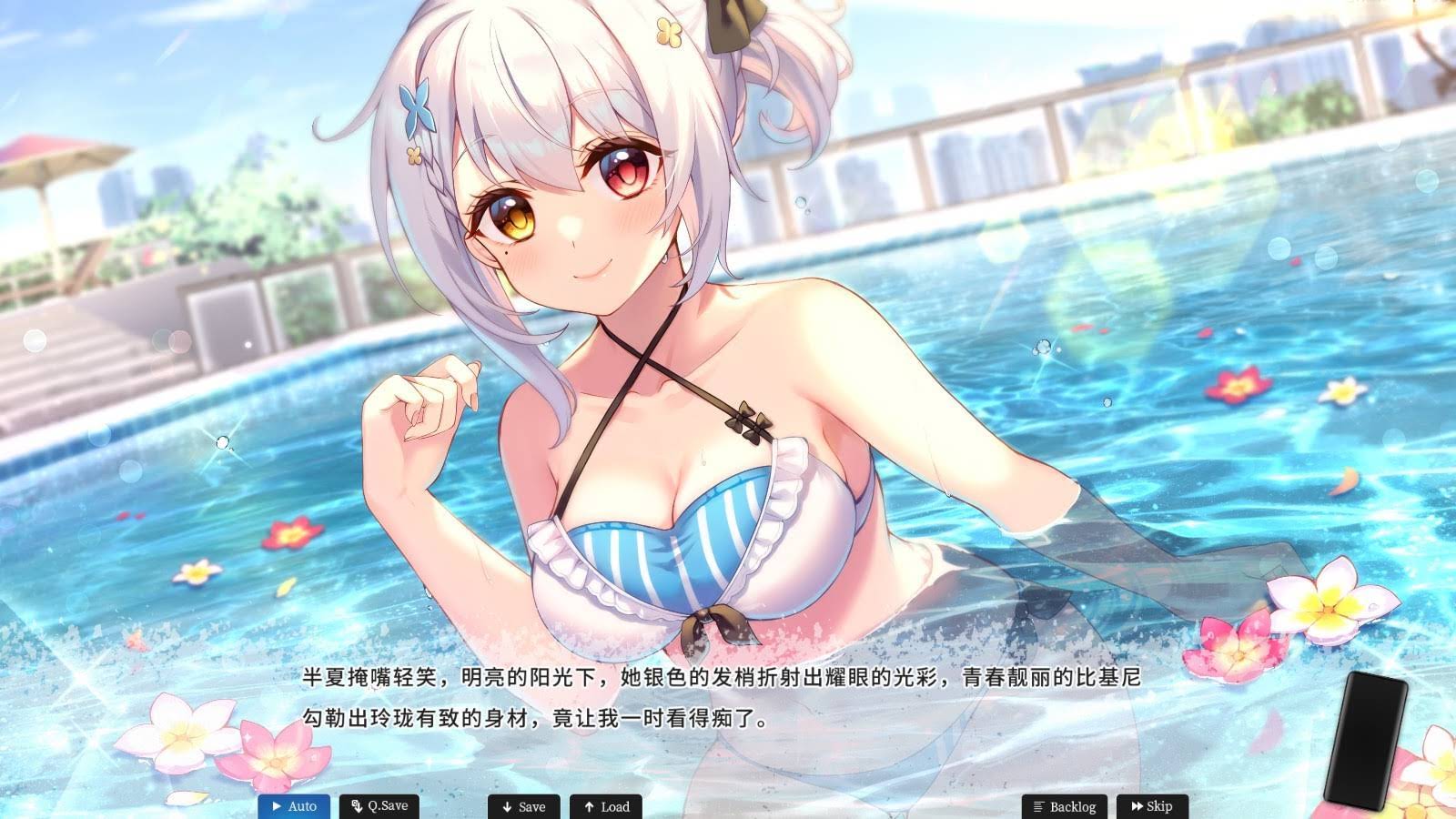Screen dimensions: 1456x819
Task: Click the play triangle icon on Auto
Action: point(276,806)
